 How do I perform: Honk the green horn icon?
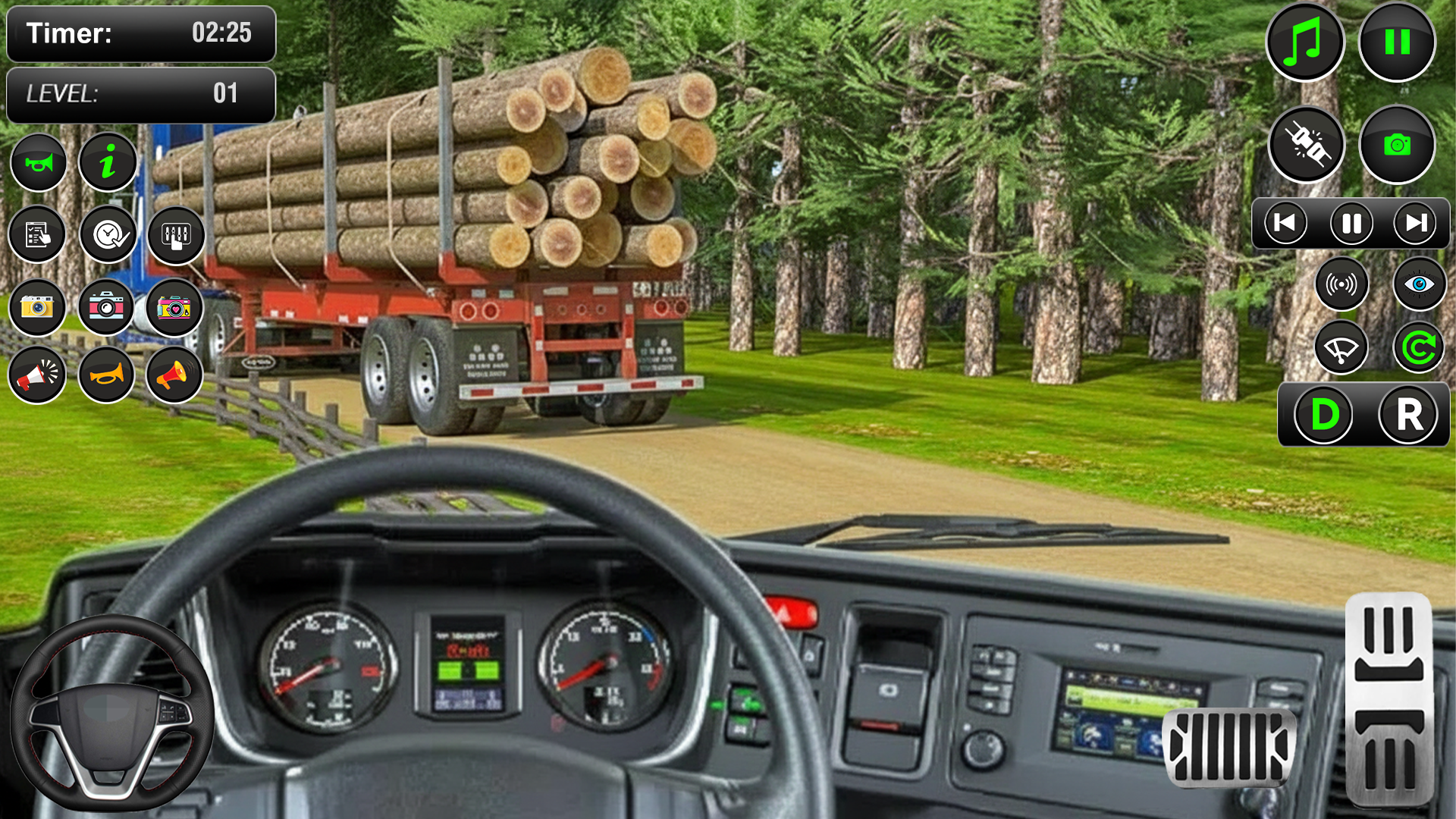pyautogui.click(x=38, y=162)
